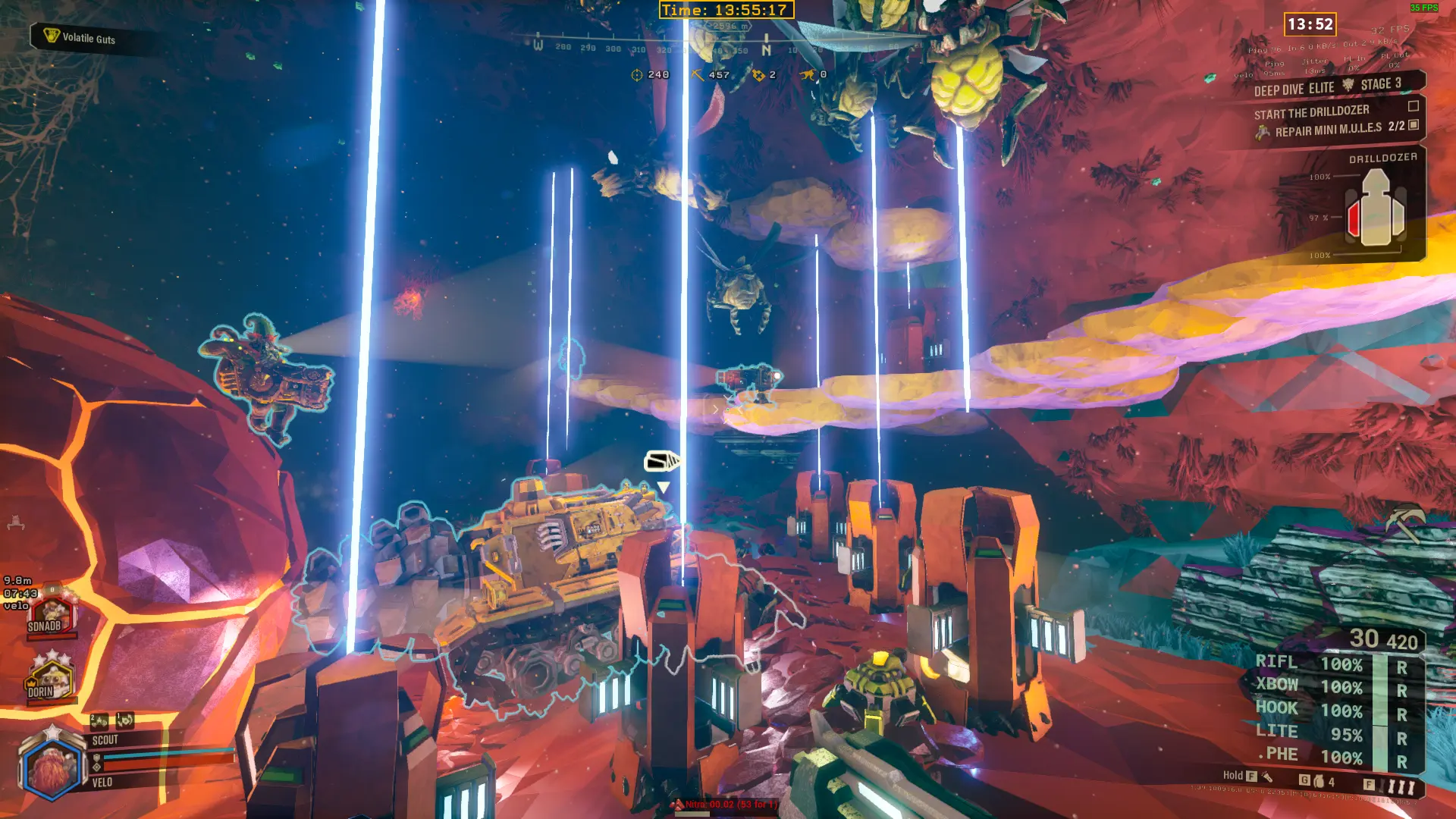Click the Deep Dive Elite Stage 3 banner
The image size is (1456, 819).
[x=1327, y=86]
